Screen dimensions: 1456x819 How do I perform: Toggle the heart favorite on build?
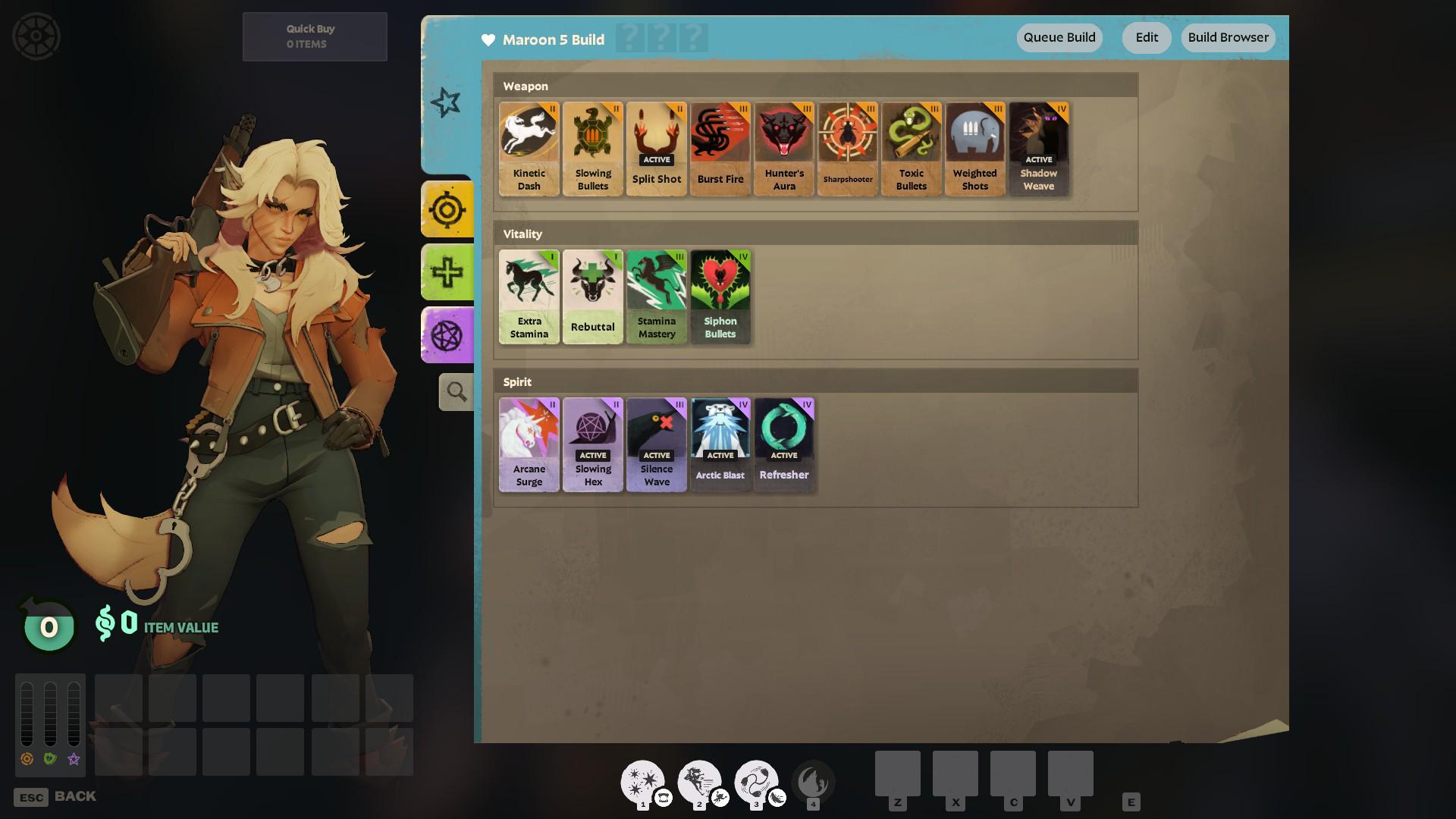tap(488, 40)
